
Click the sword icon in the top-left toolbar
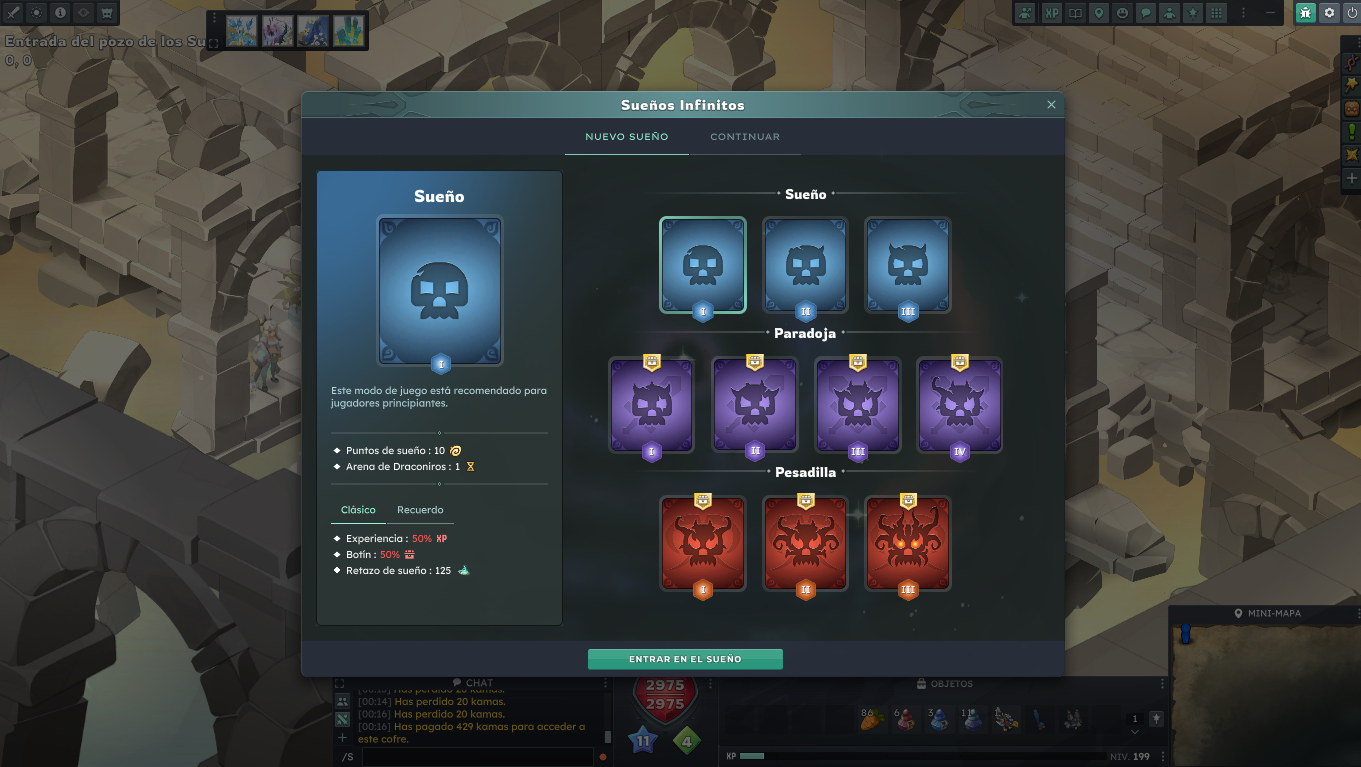tap(13, 13)
